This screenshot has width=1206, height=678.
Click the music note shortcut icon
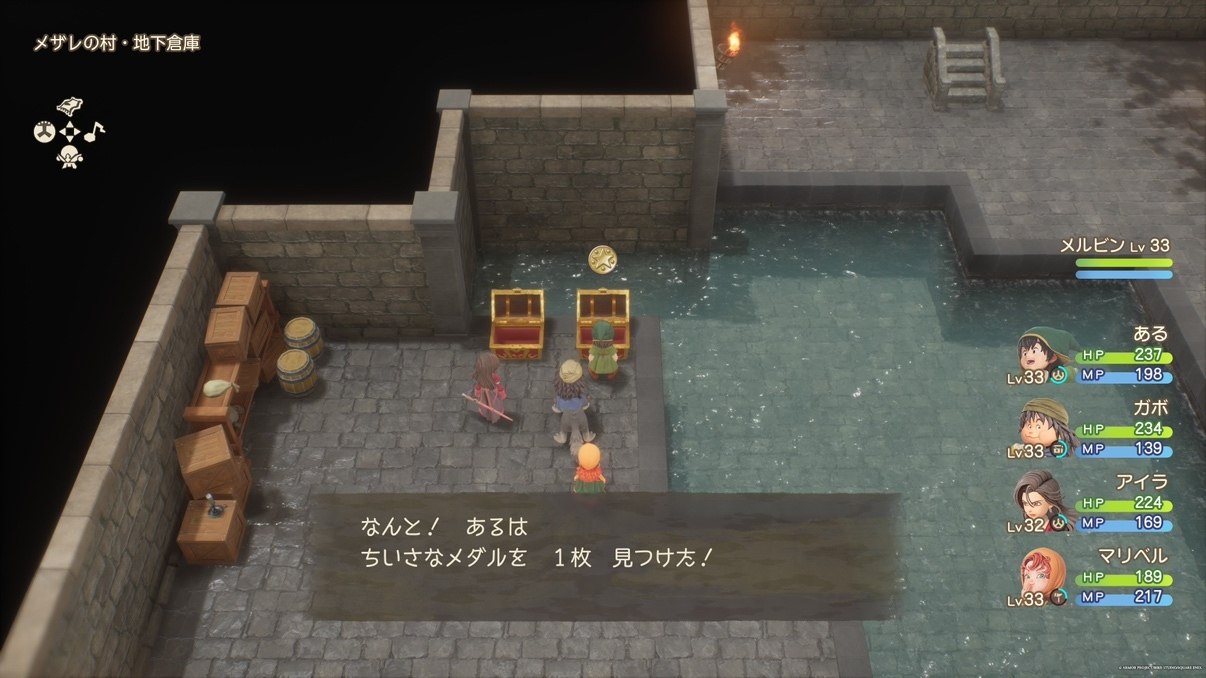(x=94, y=131)
